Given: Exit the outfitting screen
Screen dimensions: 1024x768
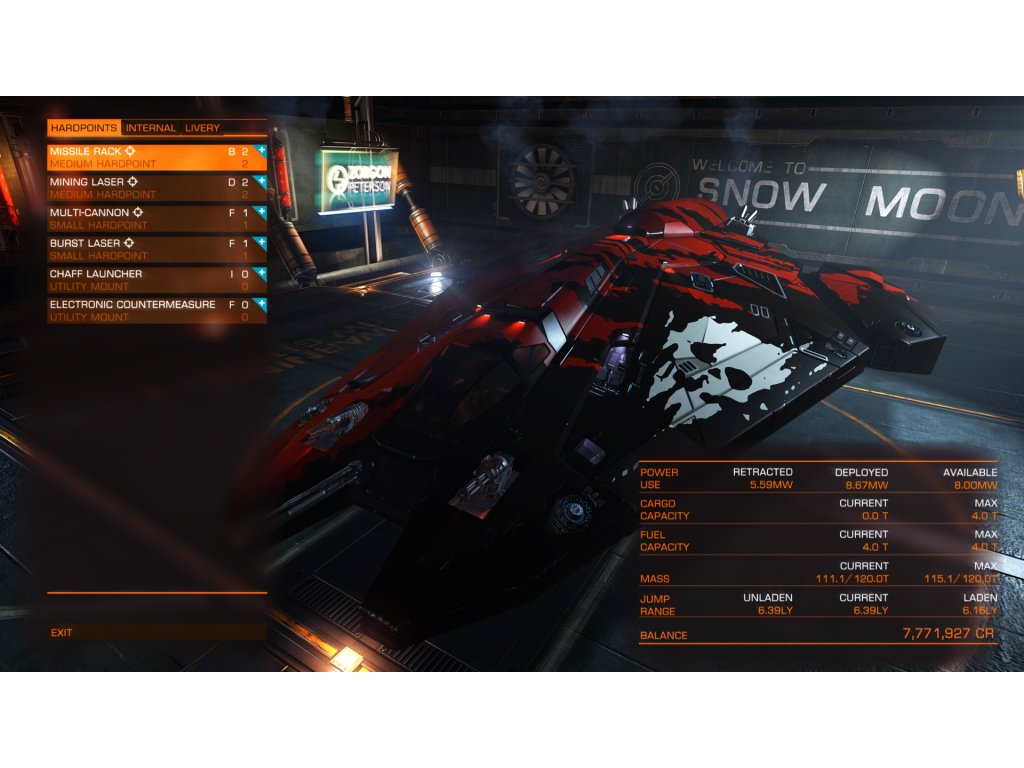Looking at the screenshot, I should tap(62, 632).
